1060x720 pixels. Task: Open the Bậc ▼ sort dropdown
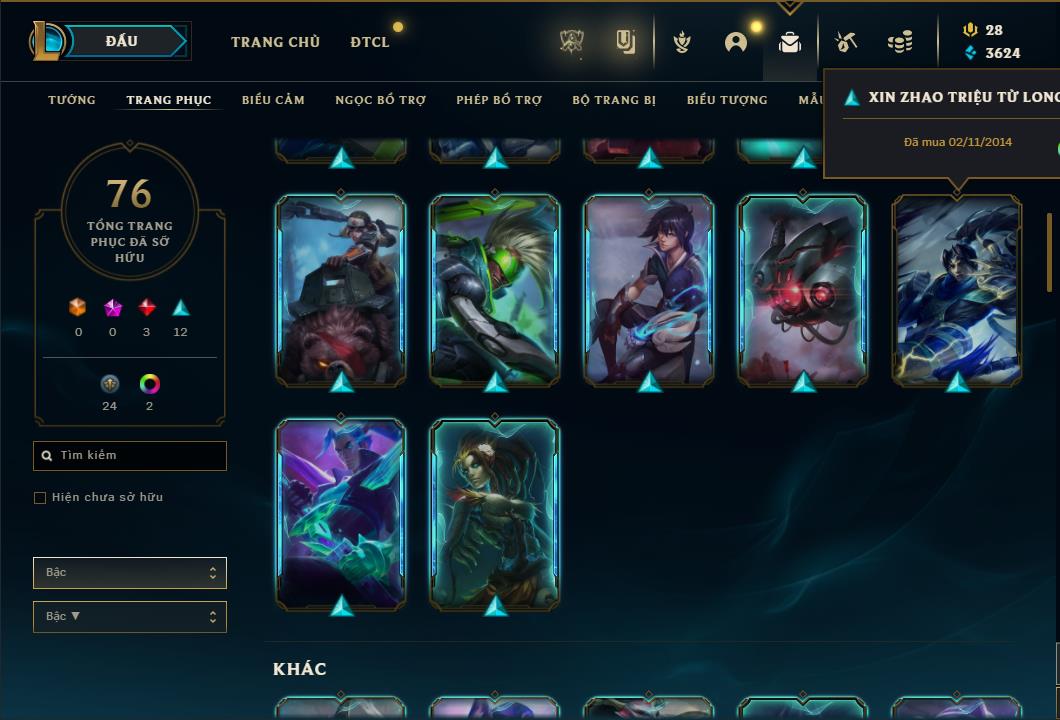tap(130, 617)
